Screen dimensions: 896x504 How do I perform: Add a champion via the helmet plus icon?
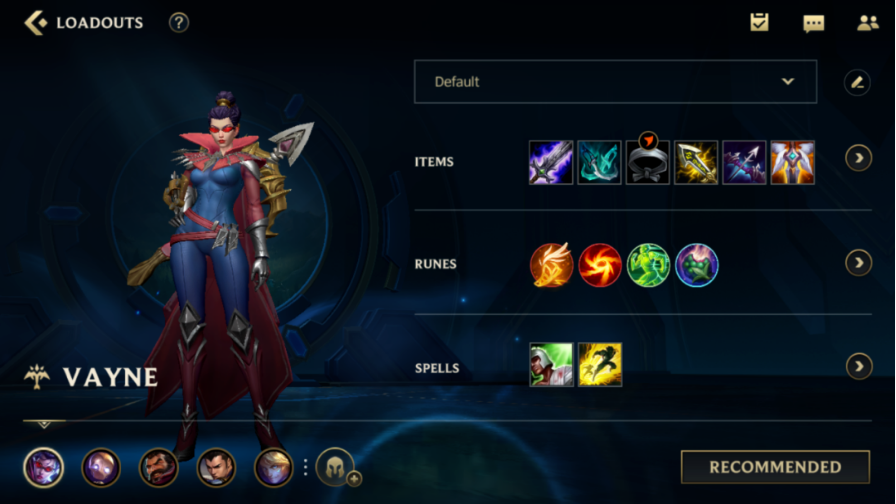336,467
